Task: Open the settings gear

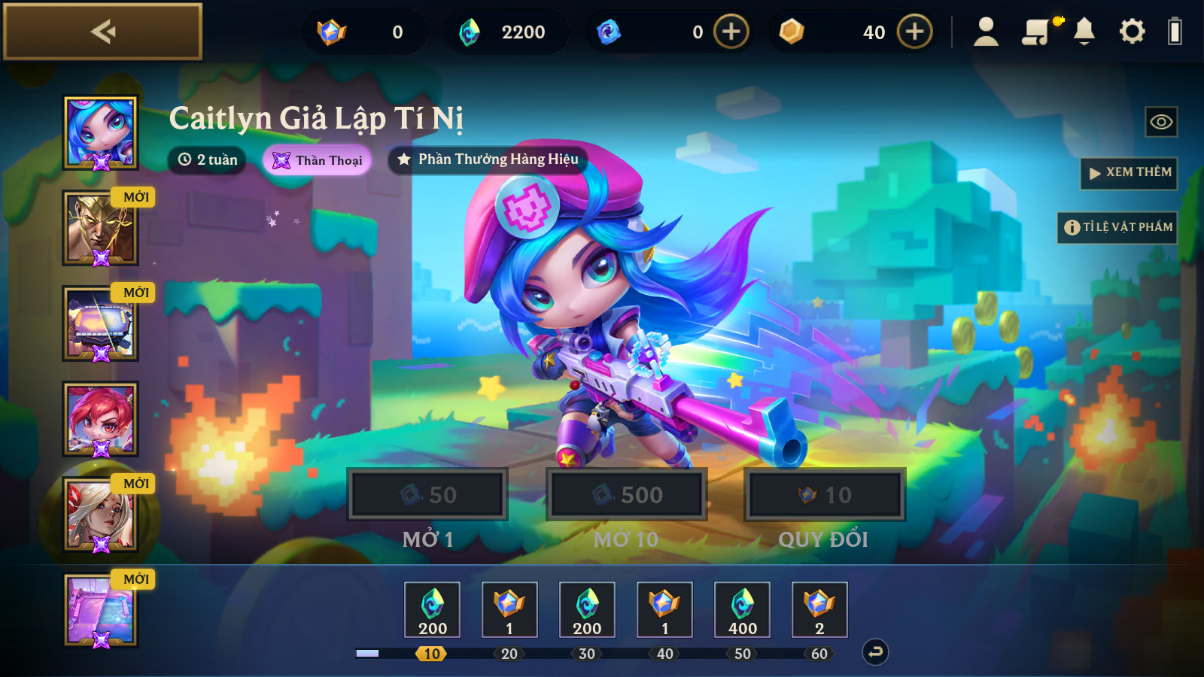Action: point(1132,32)
